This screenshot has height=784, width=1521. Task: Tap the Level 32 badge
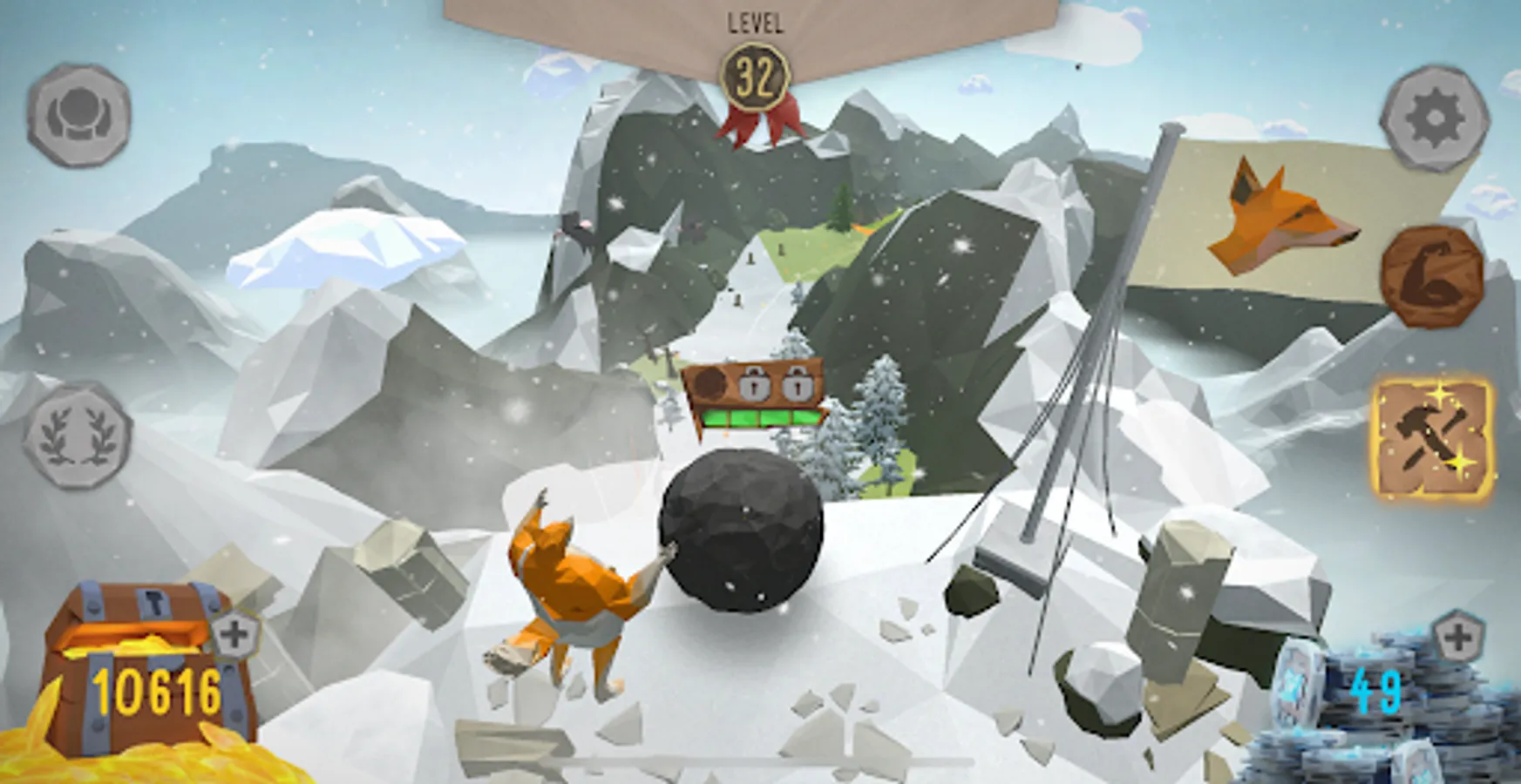pos(756,75)
